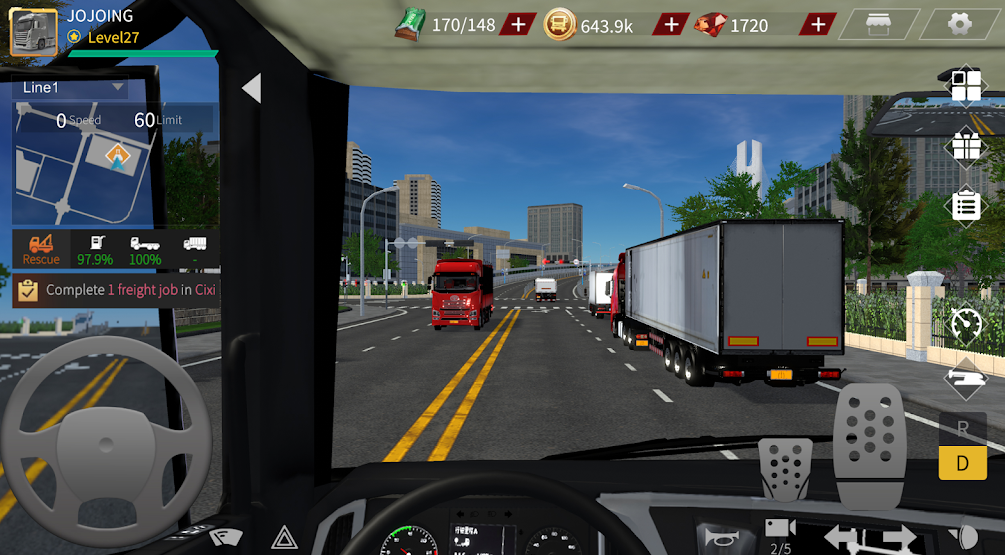The height and width of the screenshot is (555, 1005).
Task: Open the Line1 dropdown
Action: pos(72,88)
